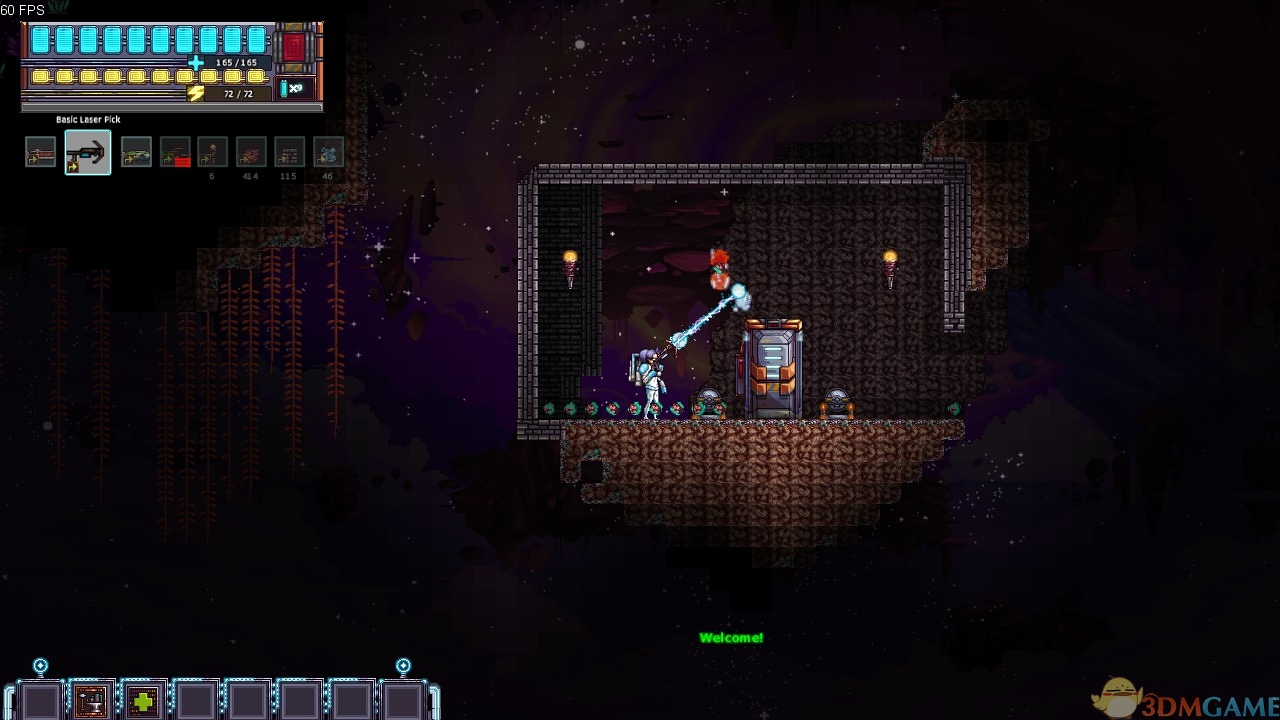
Task: Use the green cross healing slot
Action: [143, 701]
